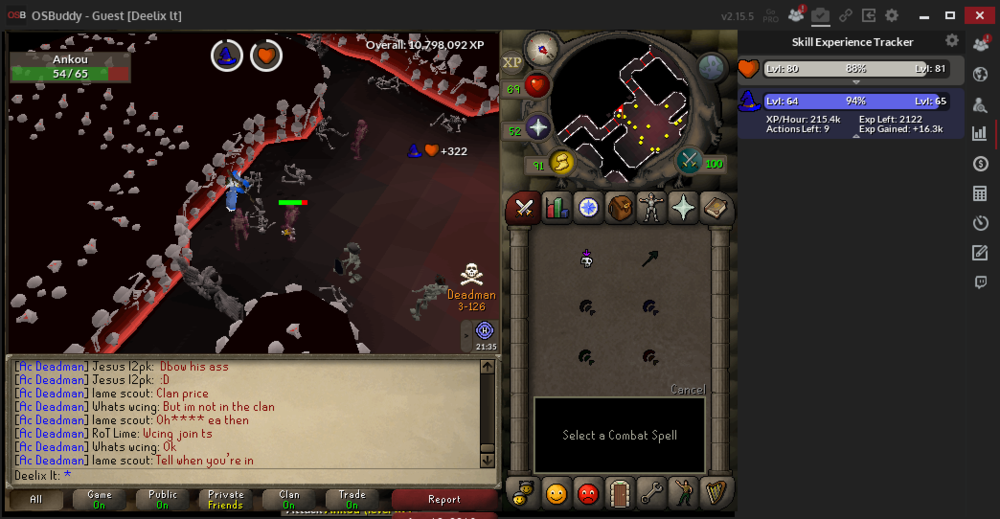The height and width of the screenshot is (519, 1000).
Task: Switch to the Skills tab
Action: [556, 208]
